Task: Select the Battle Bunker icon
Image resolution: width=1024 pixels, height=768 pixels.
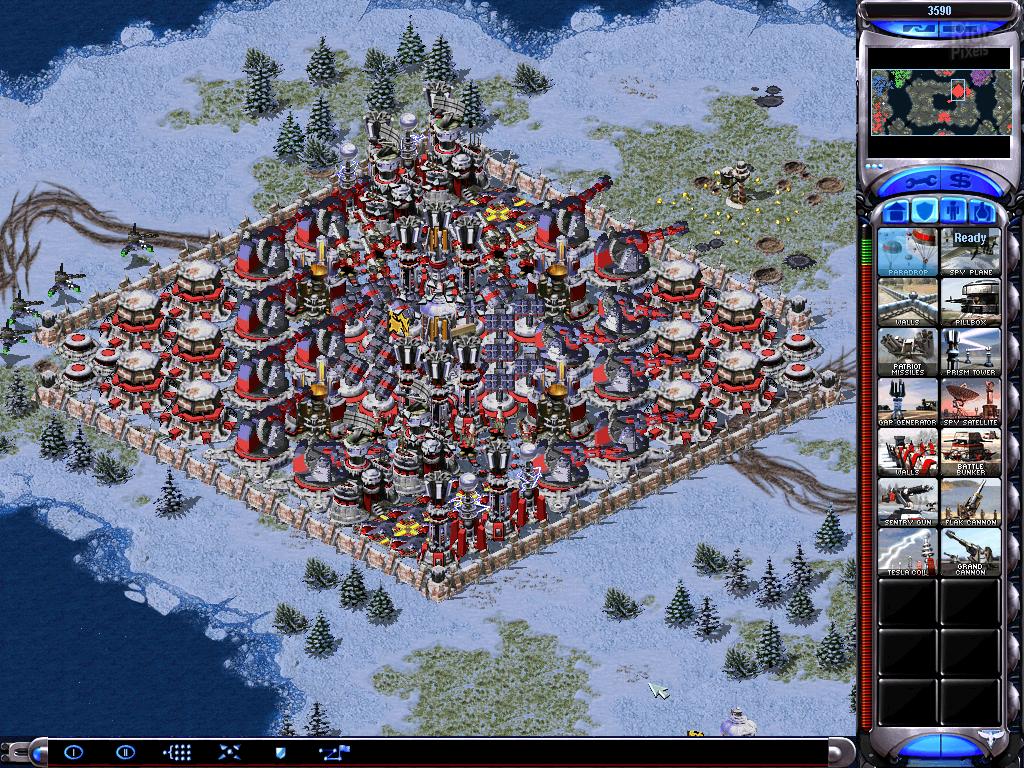Action: click(x=970, y=451)
